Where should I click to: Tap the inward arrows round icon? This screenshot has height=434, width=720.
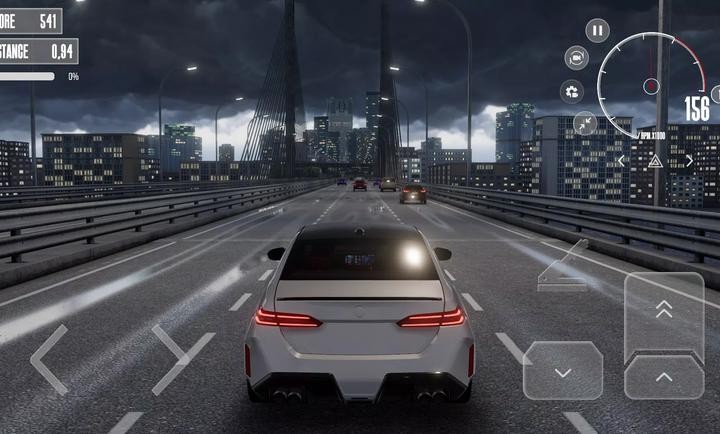(x=585, y=124)
